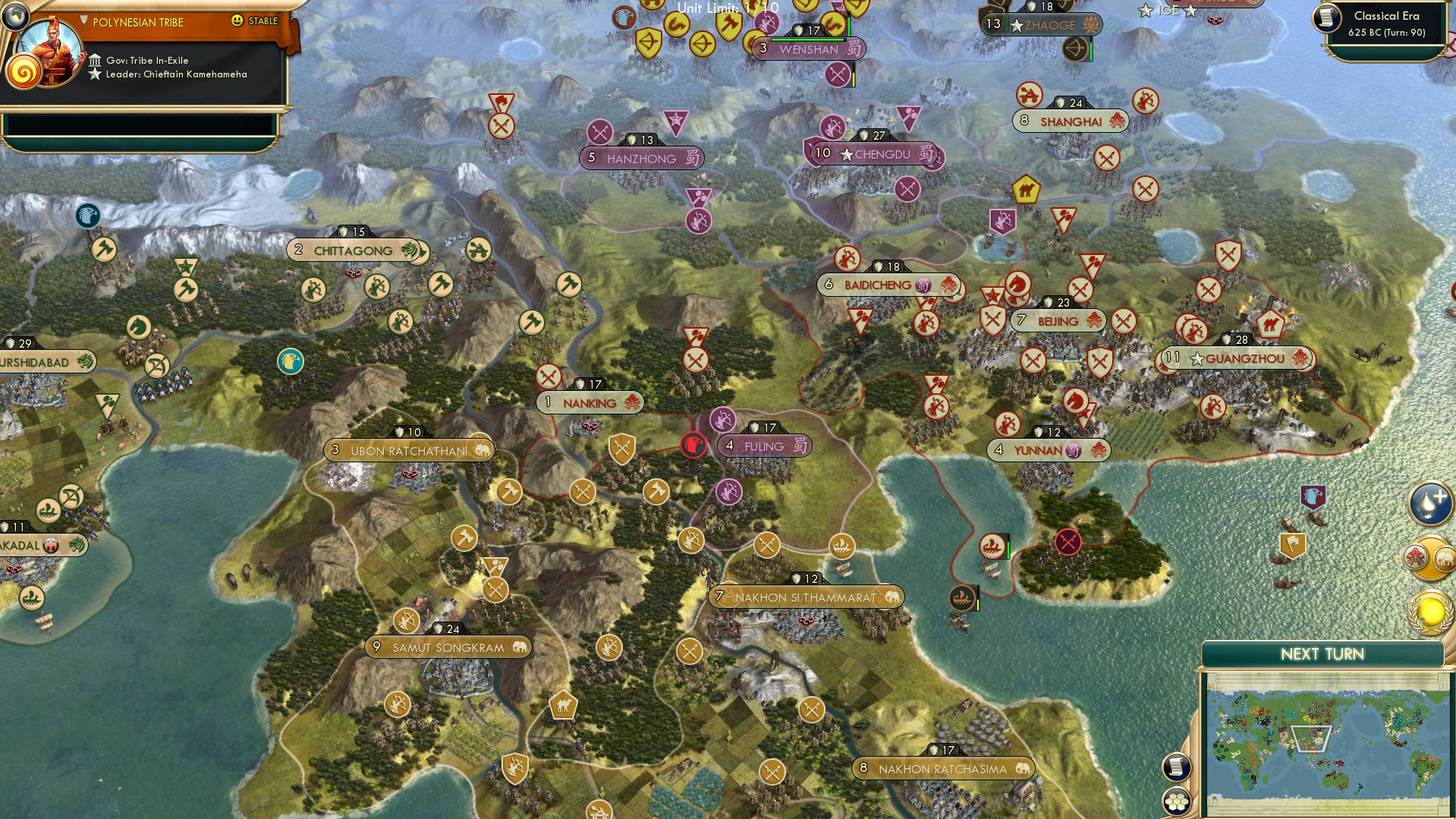This screenshot has height=819, width=1456.
Task: Select the Guangzhou city name label
Action: coord(1245,358)
